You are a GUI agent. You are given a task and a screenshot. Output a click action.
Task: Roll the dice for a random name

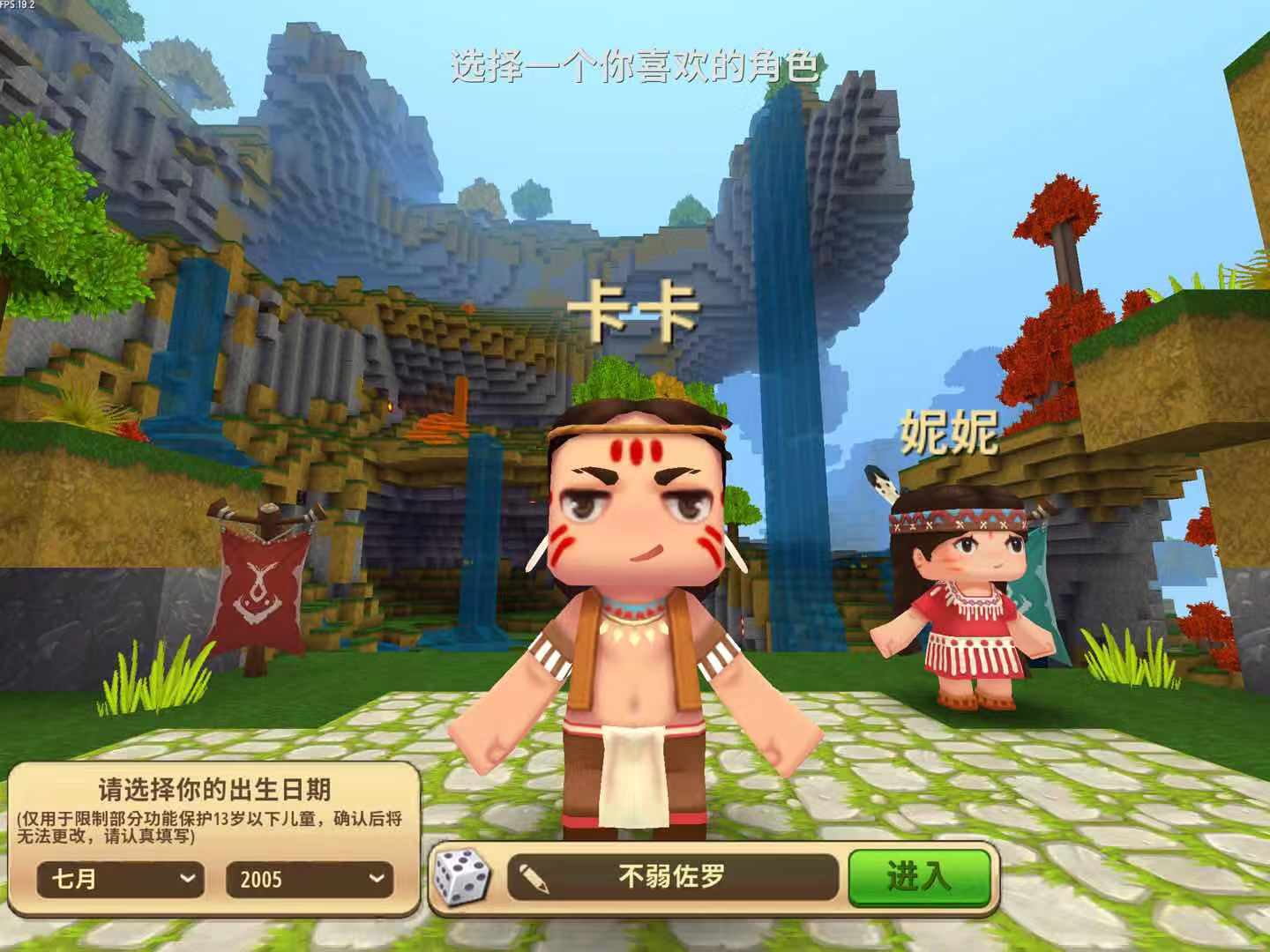click(x=462, y=877)
